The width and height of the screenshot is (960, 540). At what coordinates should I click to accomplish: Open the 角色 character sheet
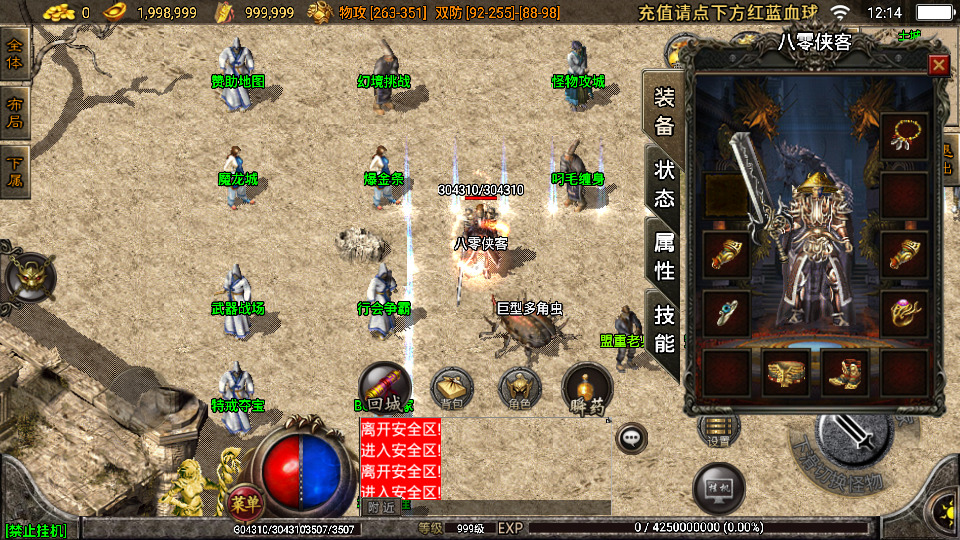(x=520, y=389)
